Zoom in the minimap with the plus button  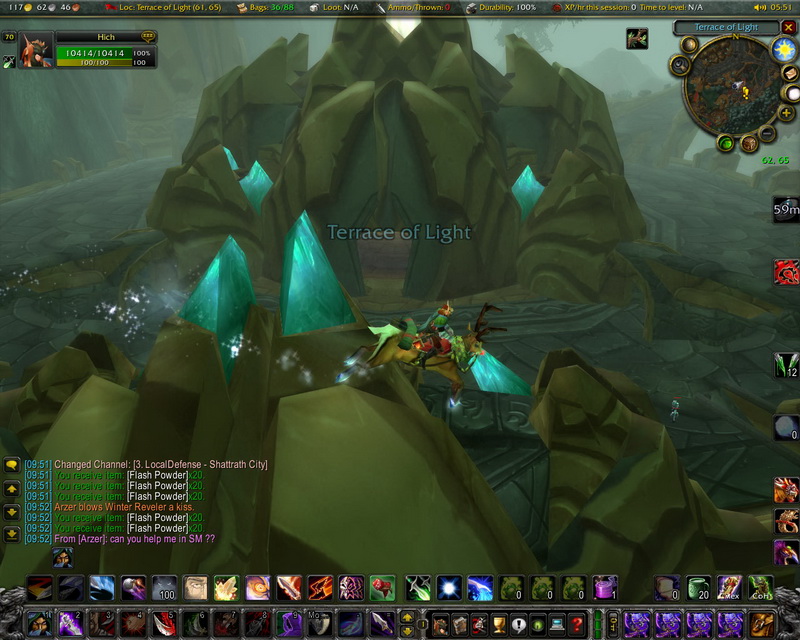(787, 114)
